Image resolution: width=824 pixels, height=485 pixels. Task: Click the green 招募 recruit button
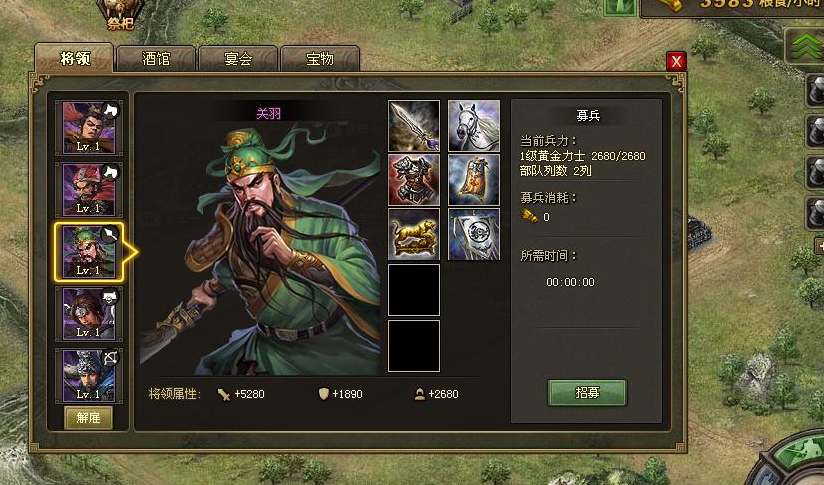pos(587,393)
